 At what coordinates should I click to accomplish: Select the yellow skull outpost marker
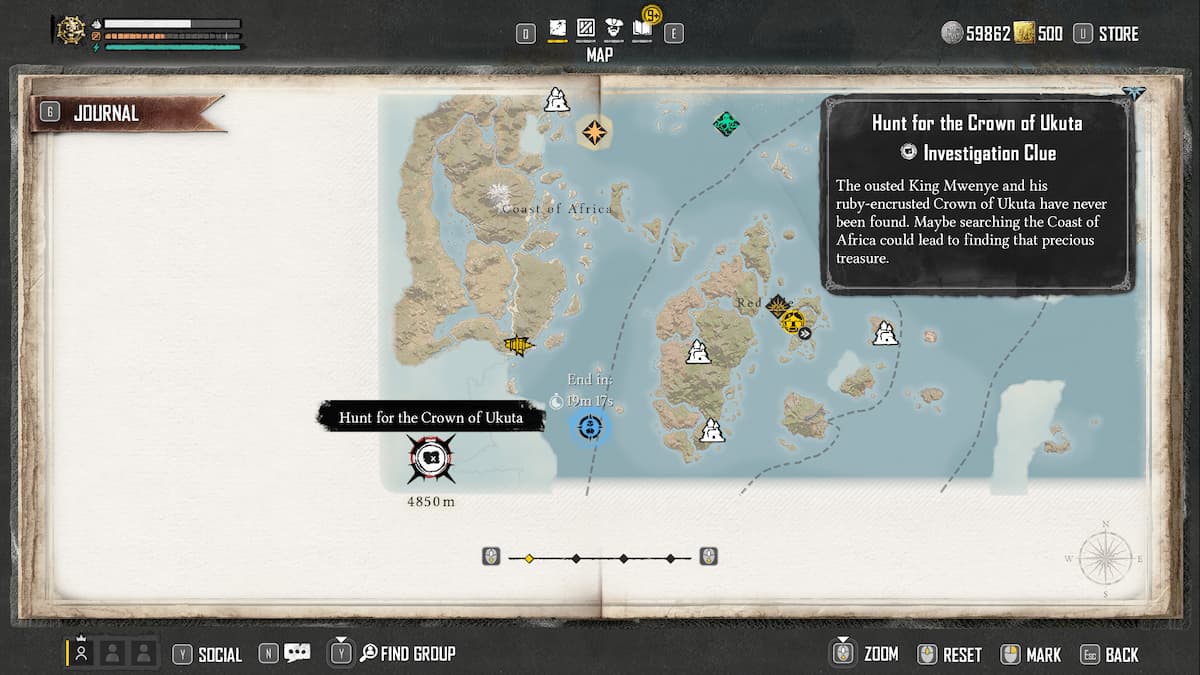(793, 322)
